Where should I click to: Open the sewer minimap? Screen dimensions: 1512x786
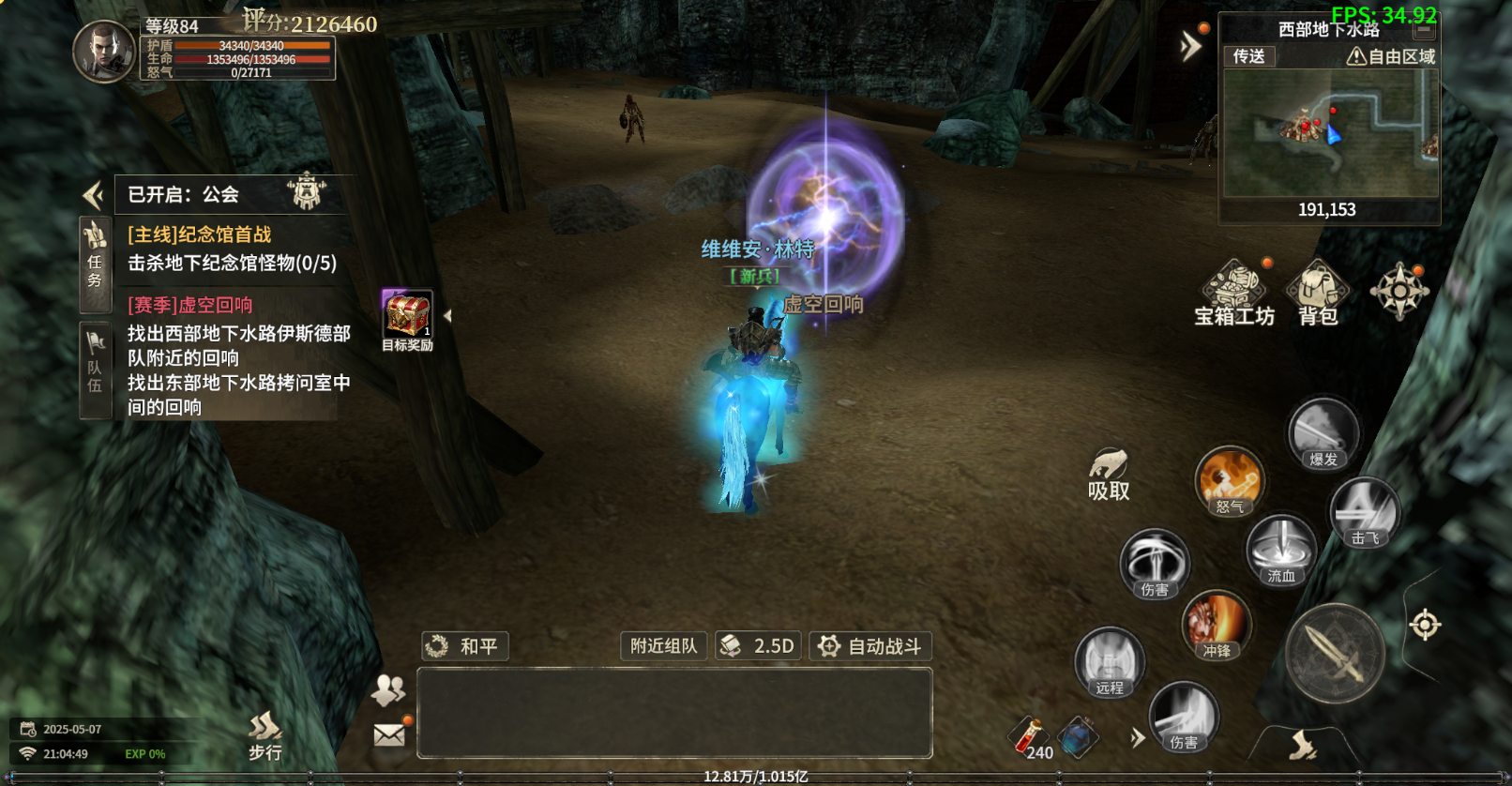coord(1330,133)
